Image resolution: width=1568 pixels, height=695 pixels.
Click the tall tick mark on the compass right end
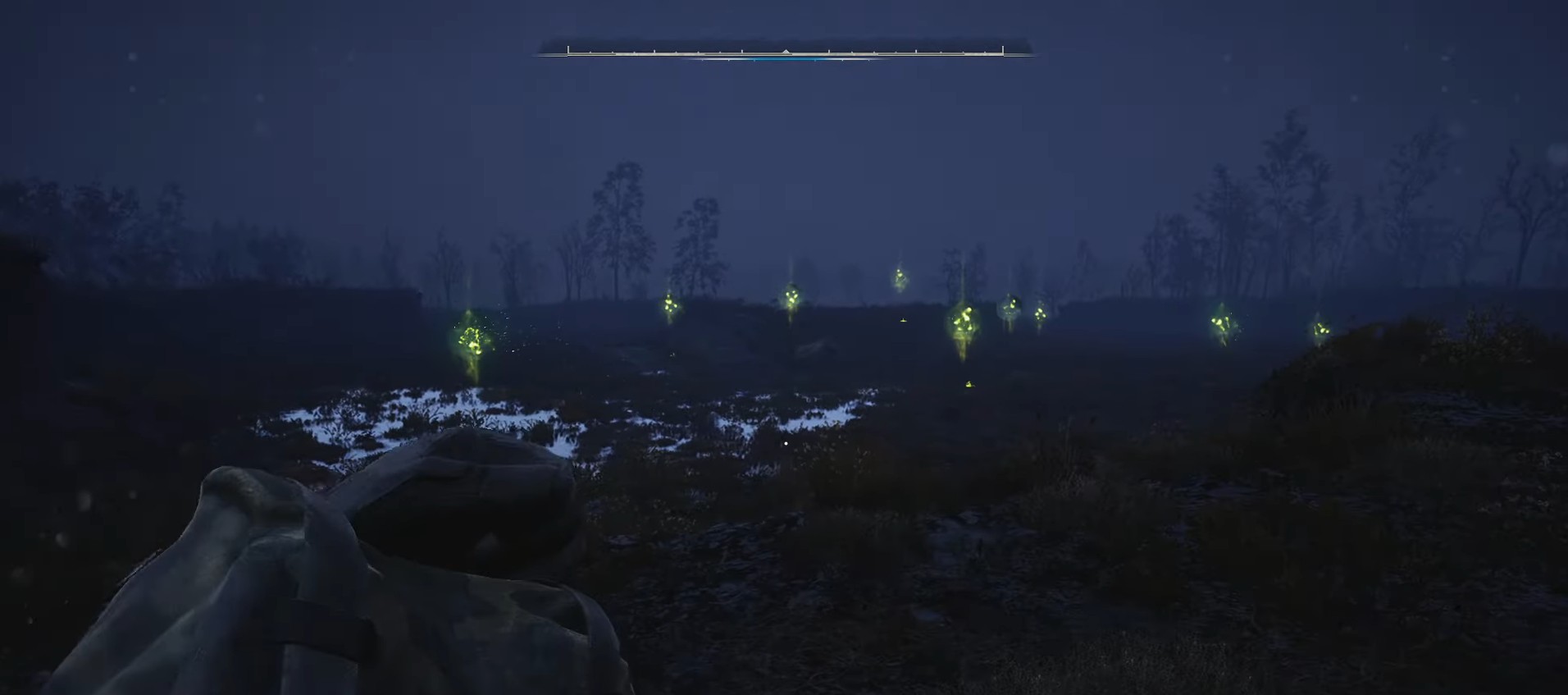1002,49
